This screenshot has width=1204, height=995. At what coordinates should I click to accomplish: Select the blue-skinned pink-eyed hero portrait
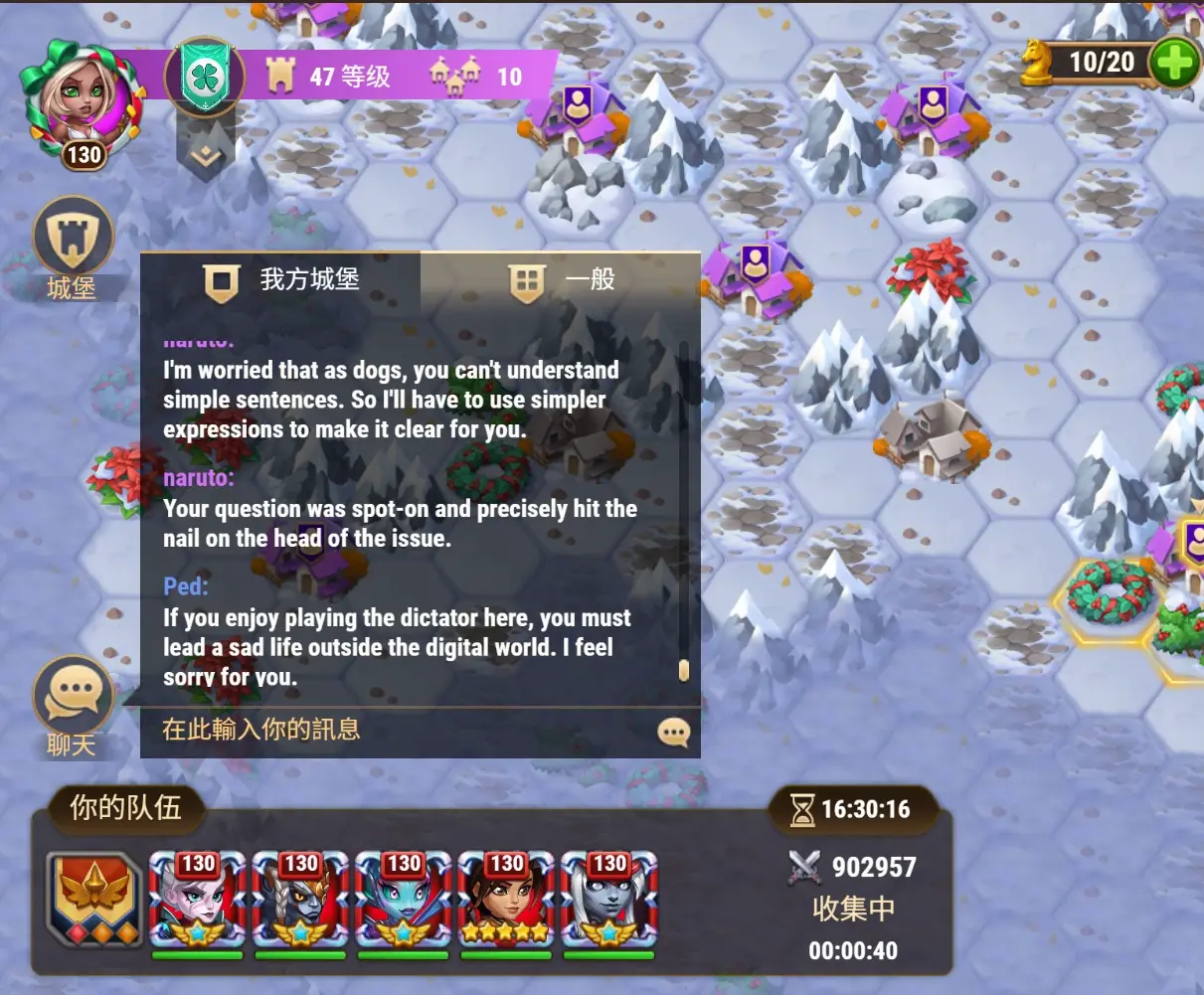tap(404, 902)
